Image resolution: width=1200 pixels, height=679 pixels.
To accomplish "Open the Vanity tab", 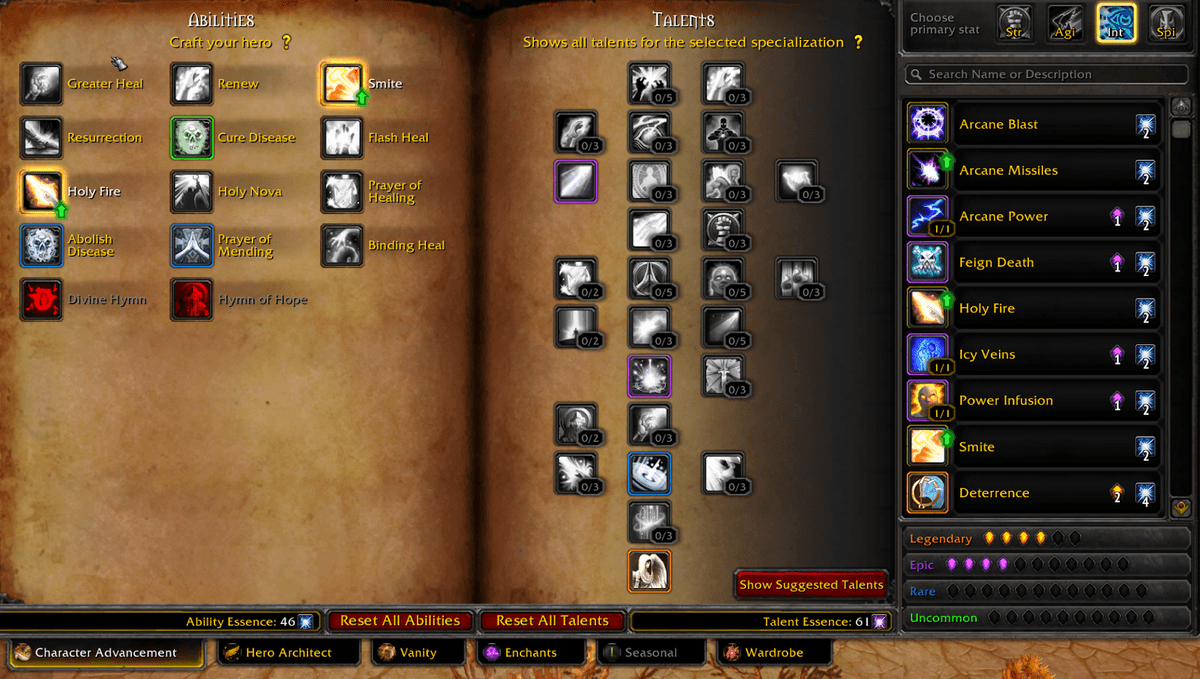I will (419, 653).
